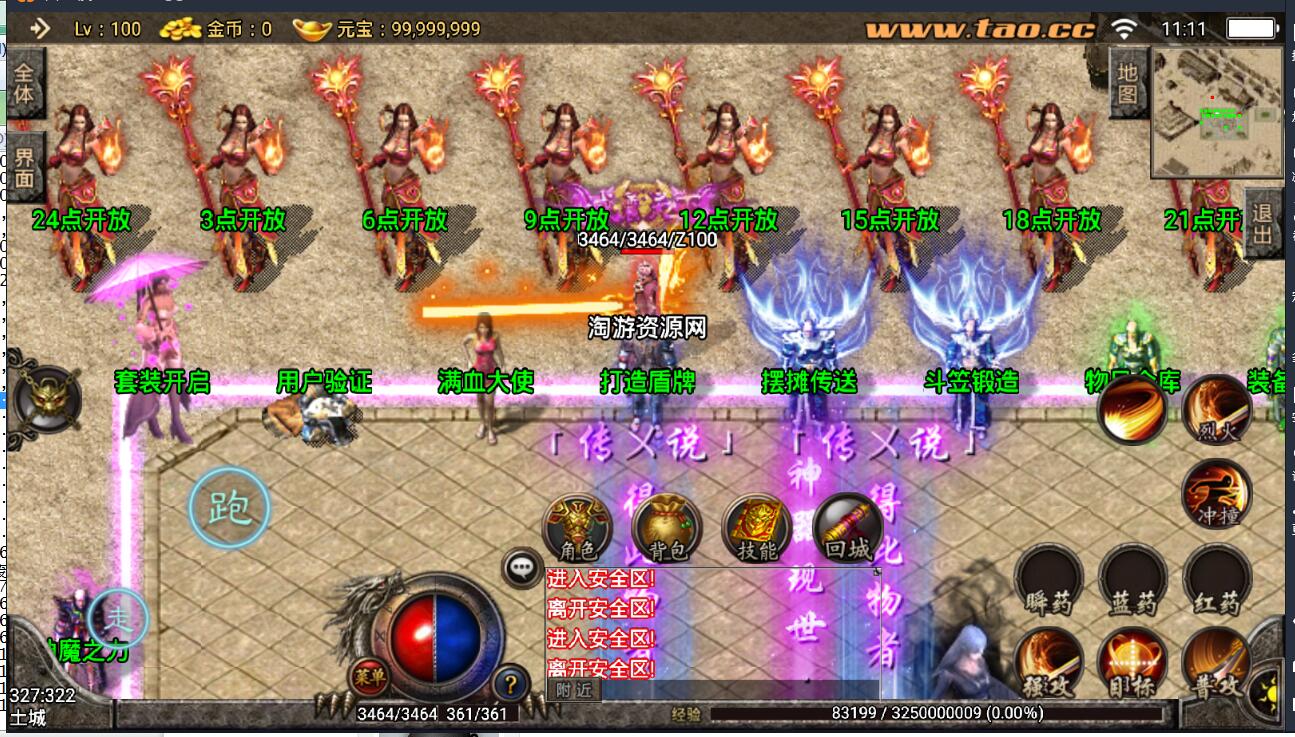The image size is (1295, 737).
Task: Switch to 跑 run mode
Action: point(229,509)
